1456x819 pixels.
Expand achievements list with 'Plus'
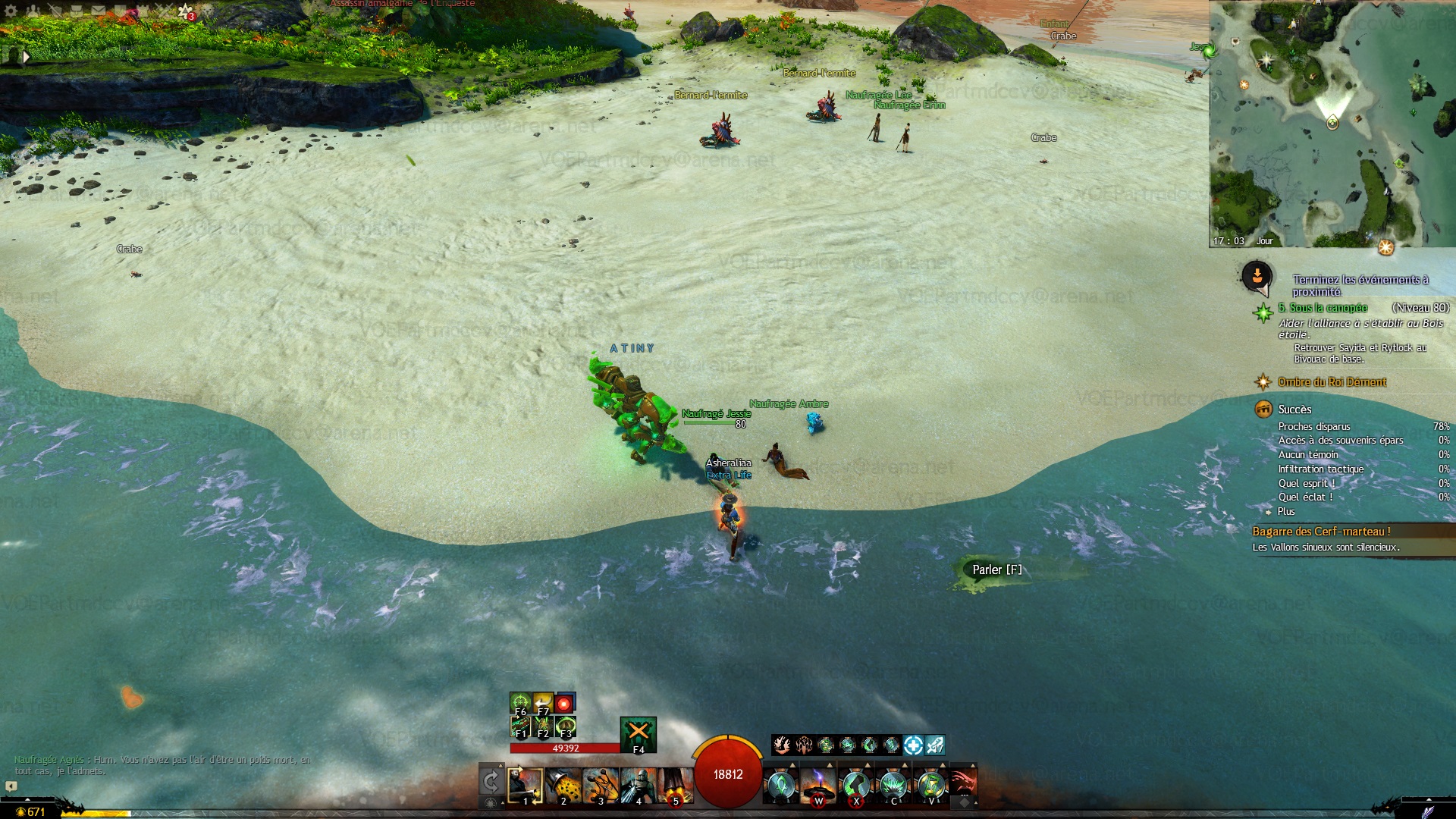pos(1286,512)
